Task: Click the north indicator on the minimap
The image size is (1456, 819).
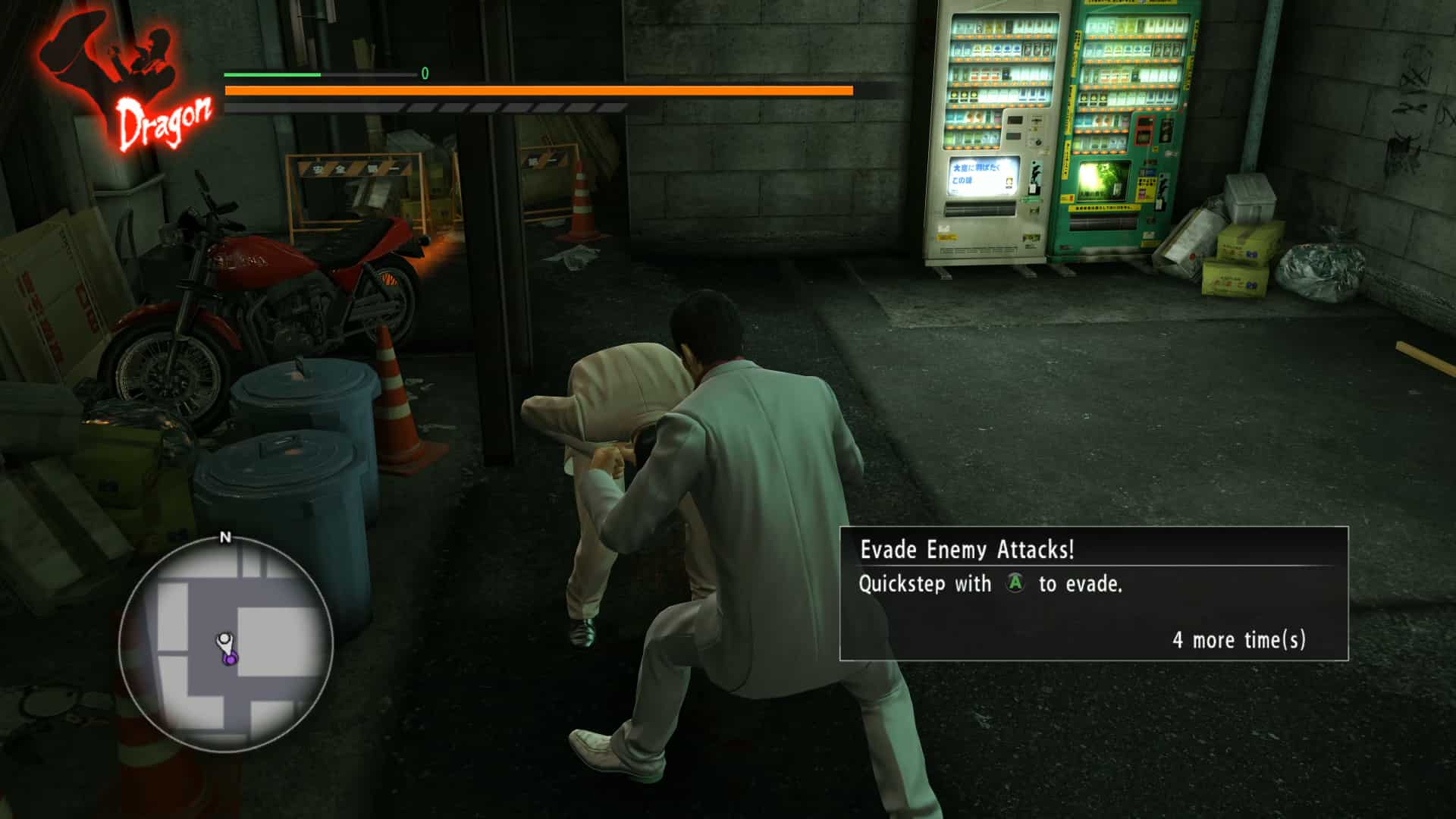Action: pos(224,538)
